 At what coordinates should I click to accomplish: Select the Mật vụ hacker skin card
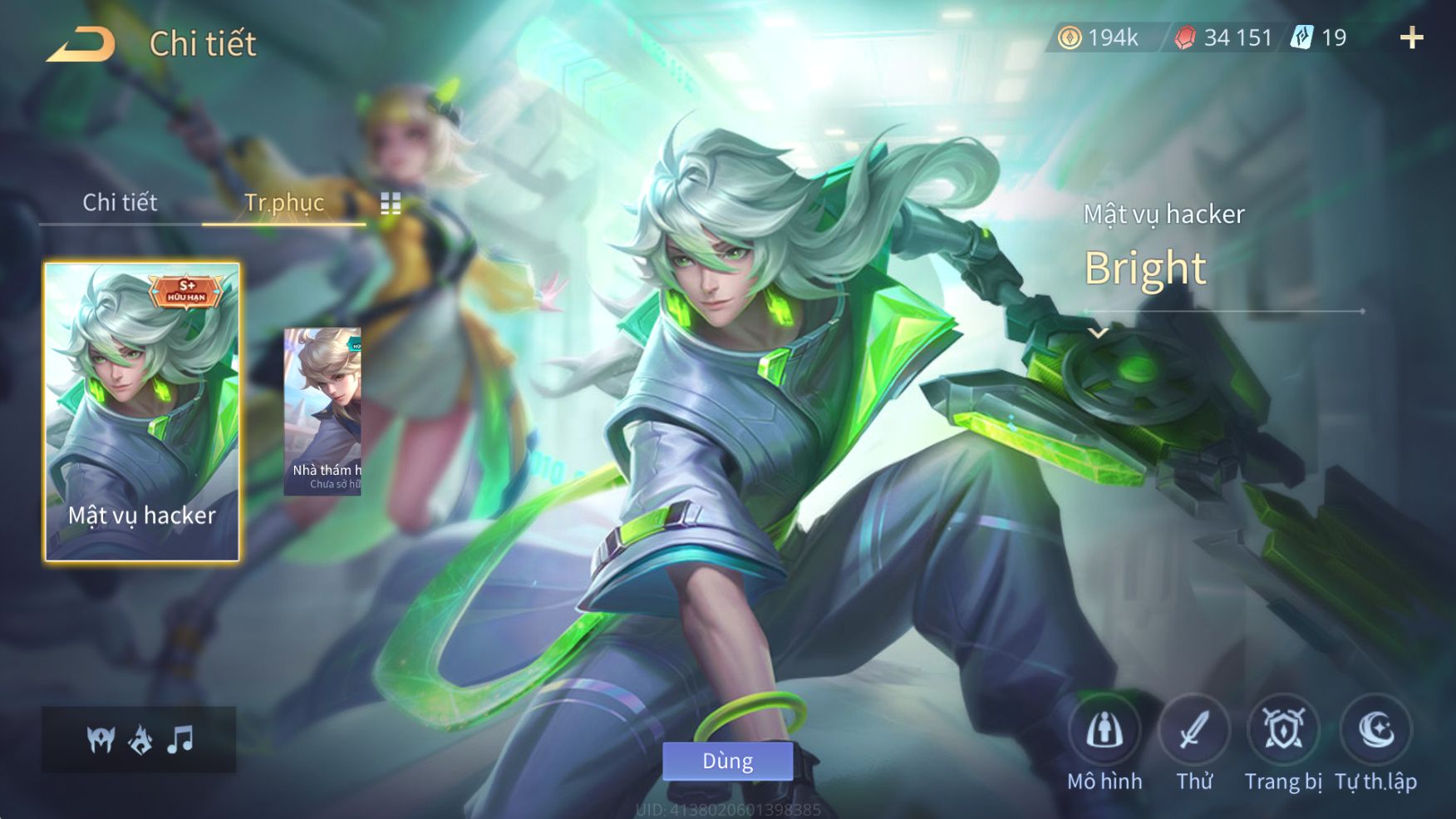[142, 412]
